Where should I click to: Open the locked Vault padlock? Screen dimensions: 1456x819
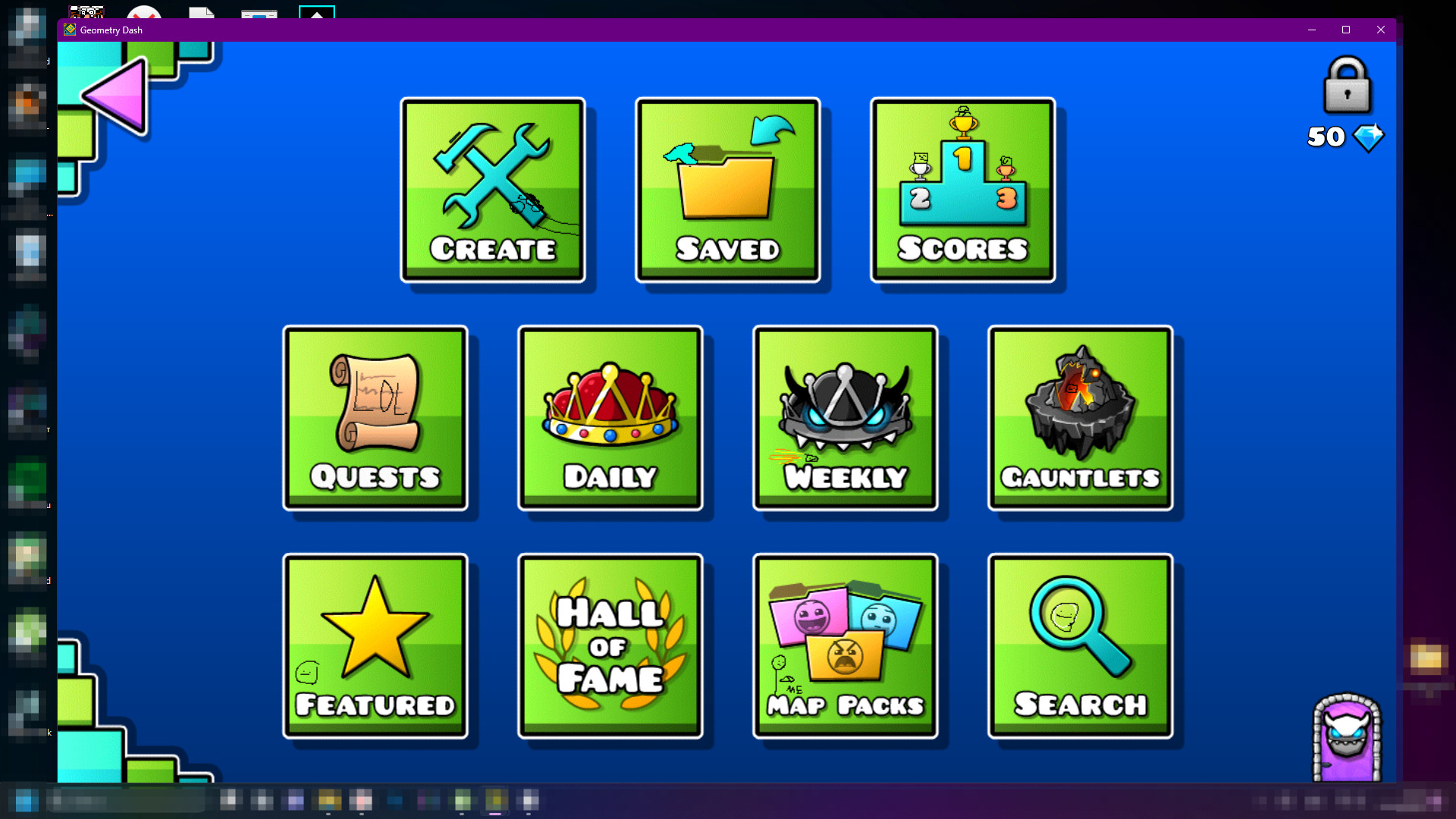tap(1348, 86)
